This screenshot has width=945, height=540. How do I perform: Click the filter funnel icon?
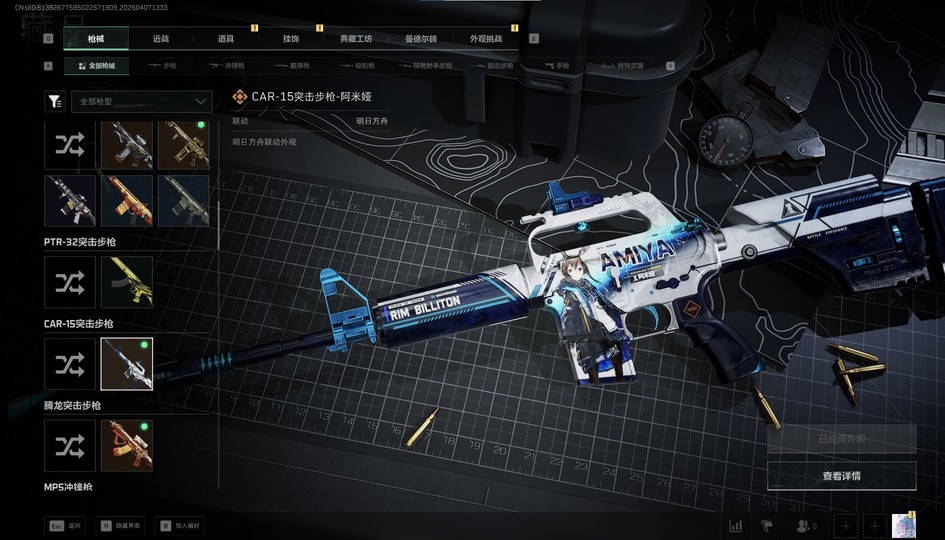coord(55,101)
